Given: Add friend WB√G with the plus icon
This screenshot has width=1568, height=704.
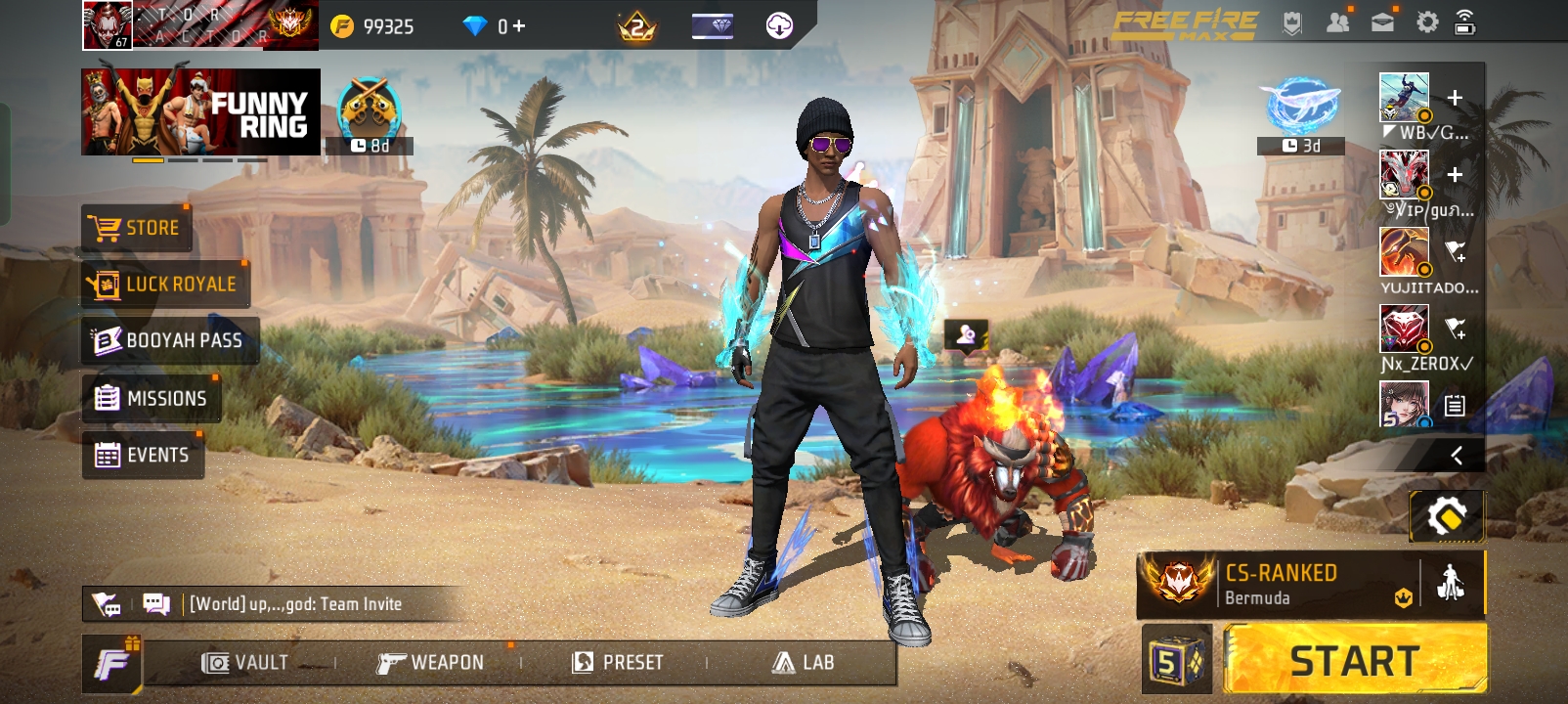Looking at the screenshot, I should [1457, 96].
